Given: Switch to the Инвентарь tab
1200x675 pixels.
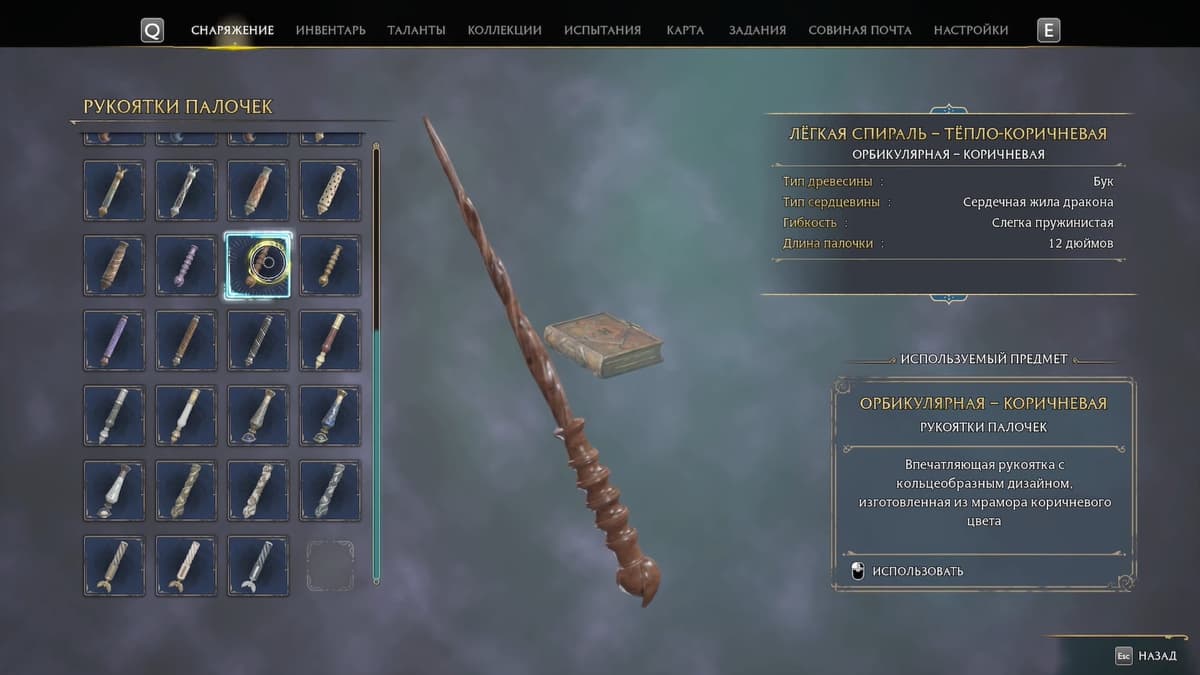Looking at the screenshot, I should [x=330, y=30].
